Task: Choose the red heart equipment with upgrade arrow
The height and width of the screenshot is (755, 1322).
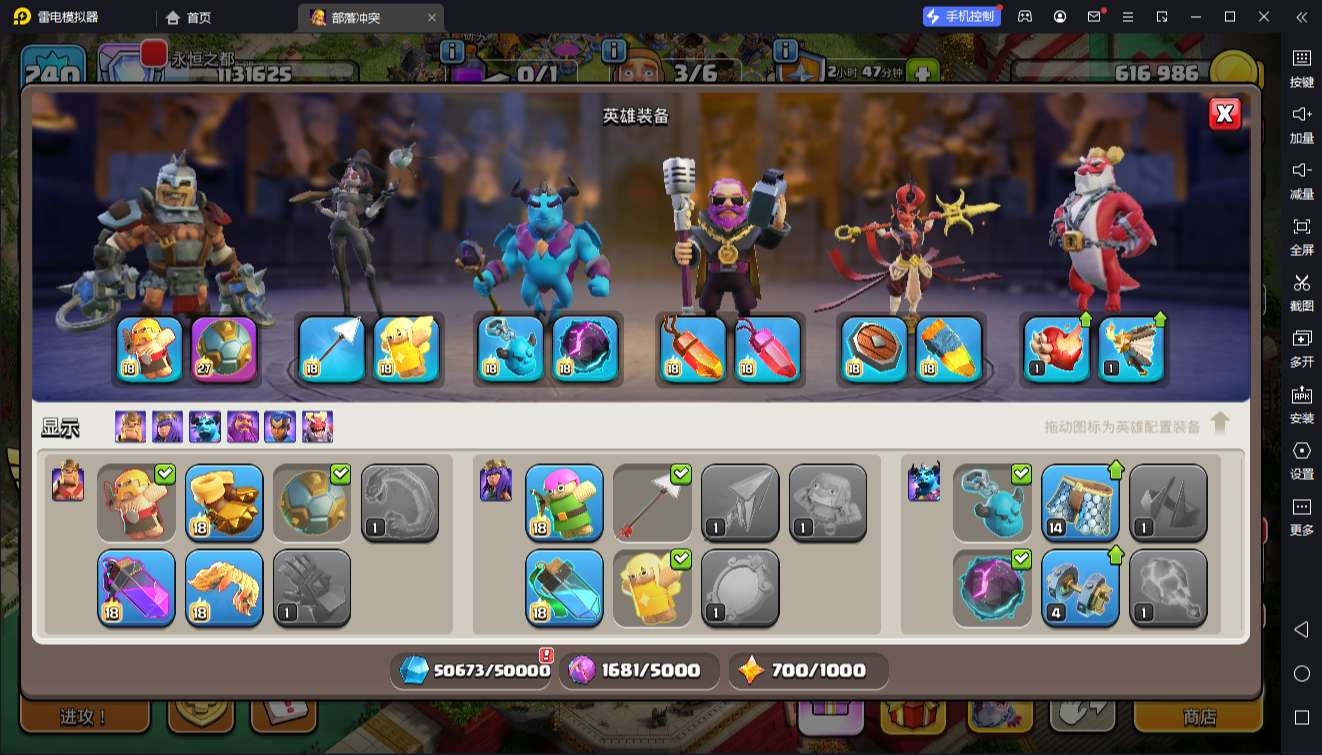Action: coord(1056,349)
